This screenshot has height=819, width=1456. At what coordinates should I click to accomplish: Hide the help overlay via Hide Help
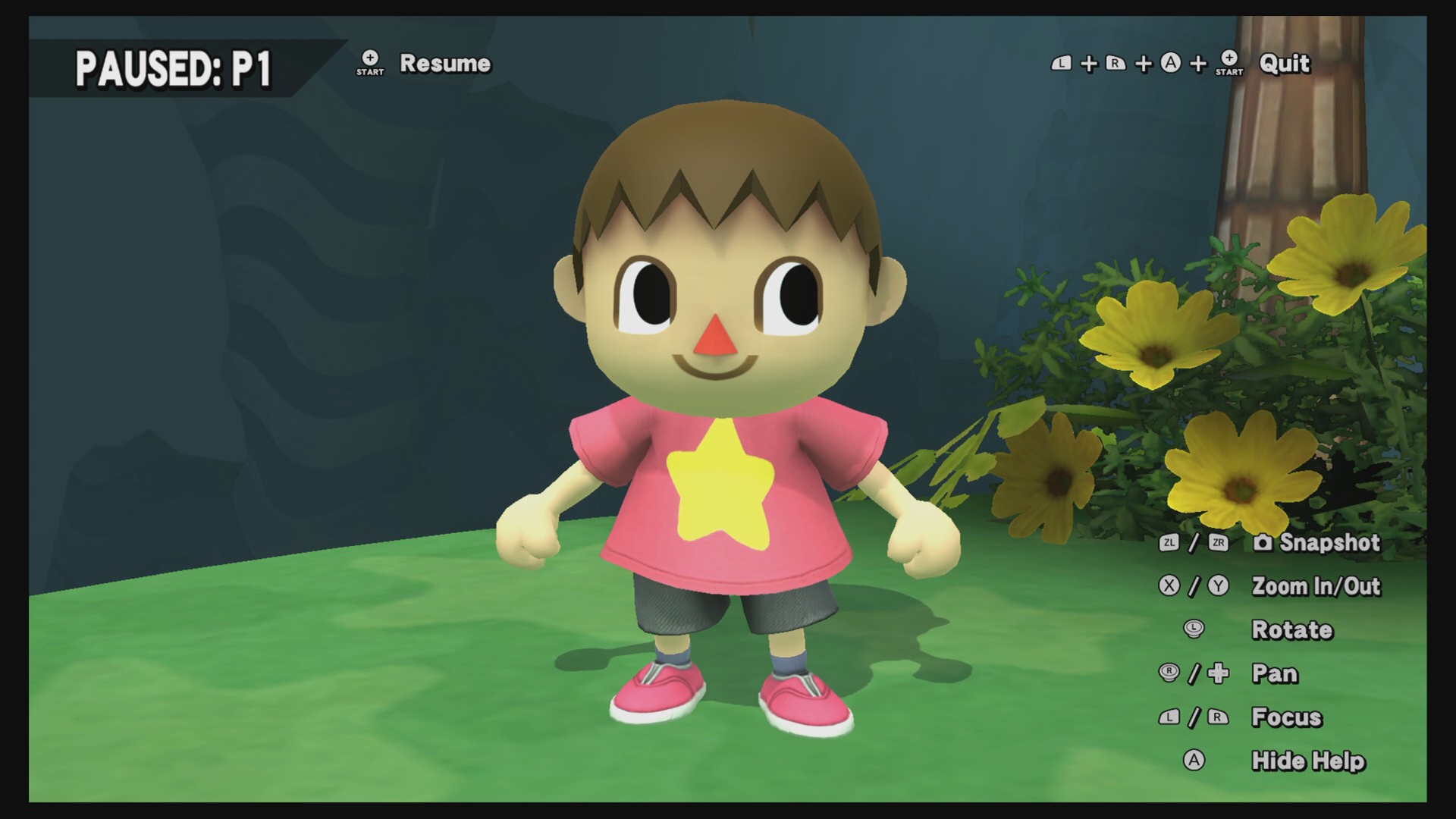point(1308,760)
